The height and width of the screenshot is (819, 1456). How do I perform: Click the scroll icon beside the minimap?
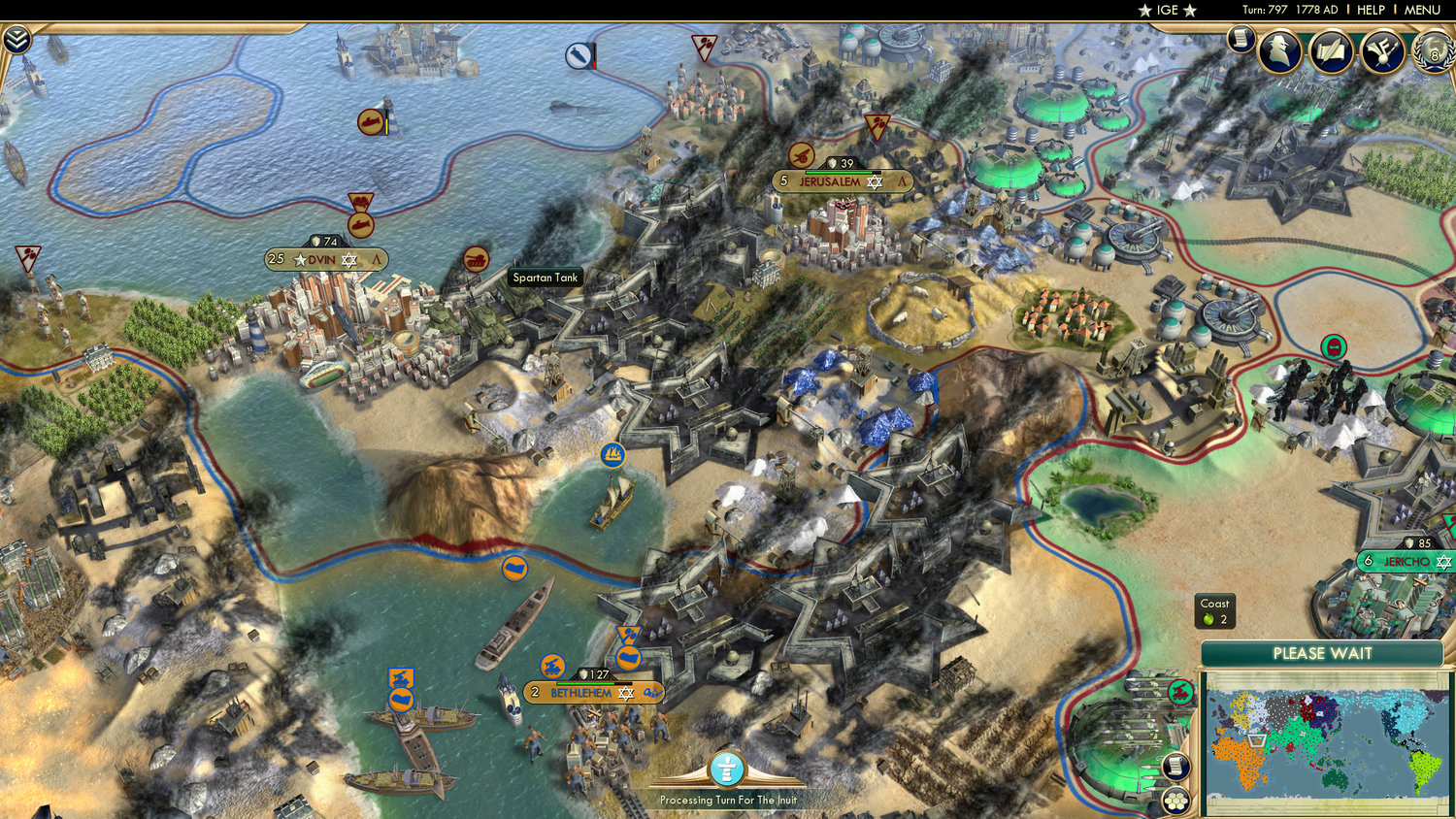pos(1176,767)
